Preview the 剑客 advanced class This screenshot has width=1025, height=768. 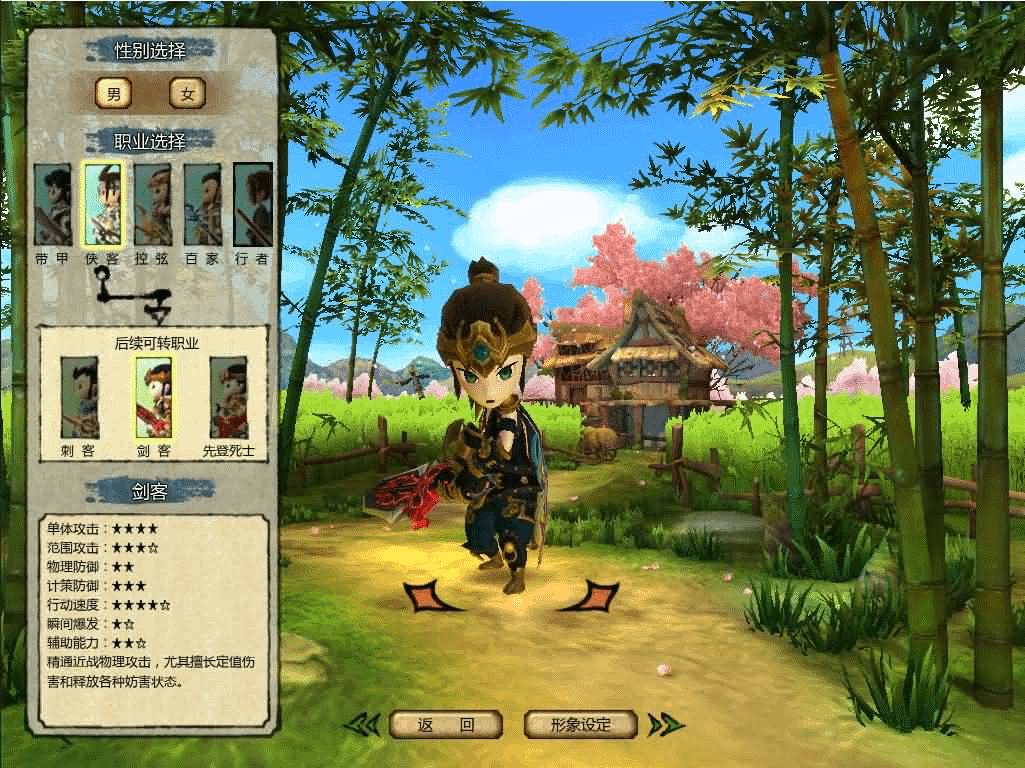[x=154, y=397]
